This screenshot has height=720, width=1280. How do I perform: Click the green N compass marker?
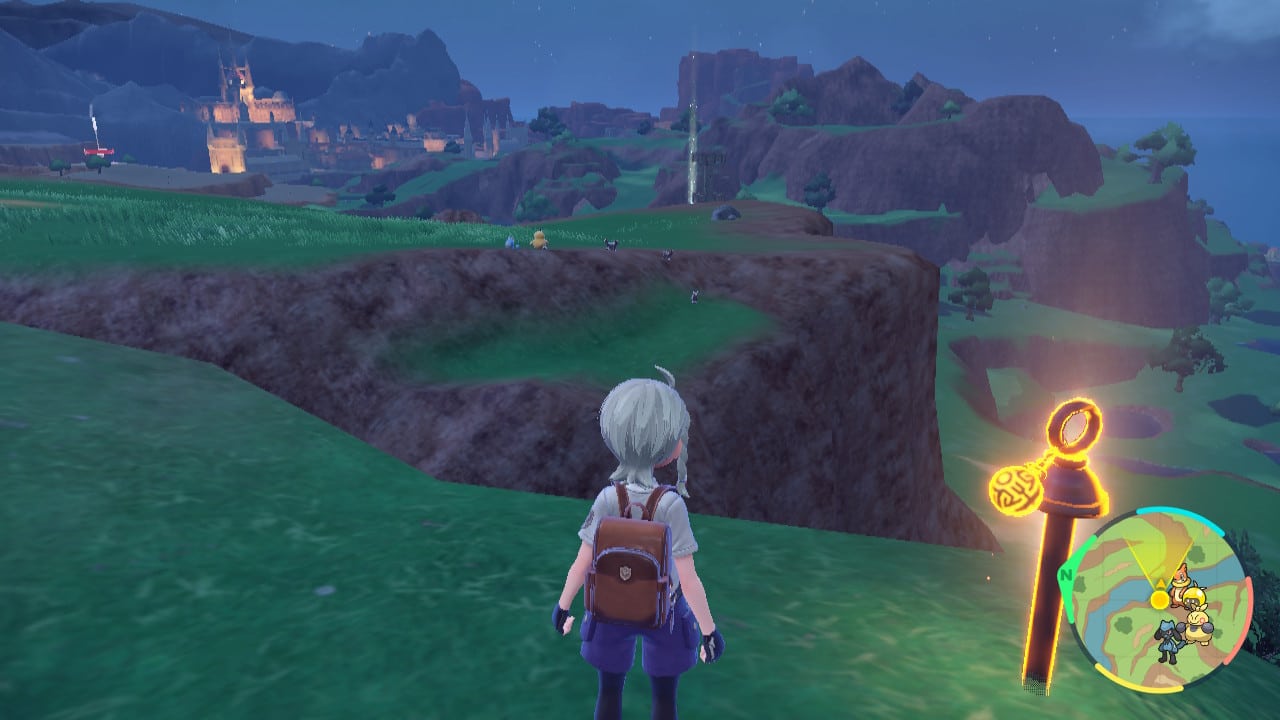pyautogui.click(x=1068, y=575)
